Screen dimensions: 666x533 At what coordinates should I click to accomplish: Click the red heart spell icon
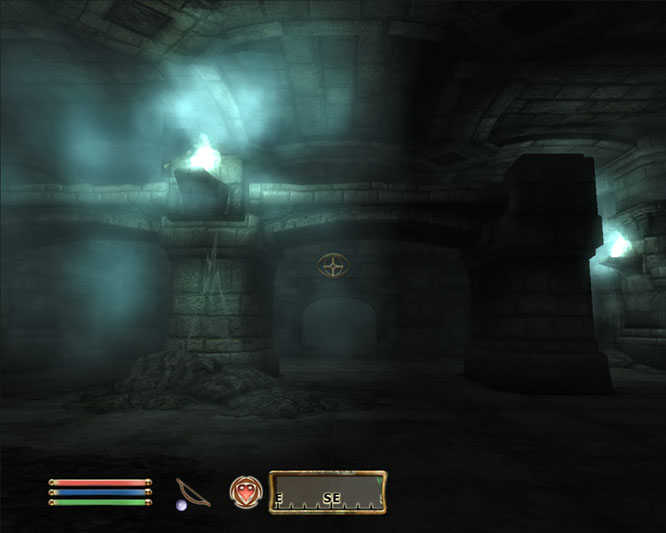coord(243,491)
